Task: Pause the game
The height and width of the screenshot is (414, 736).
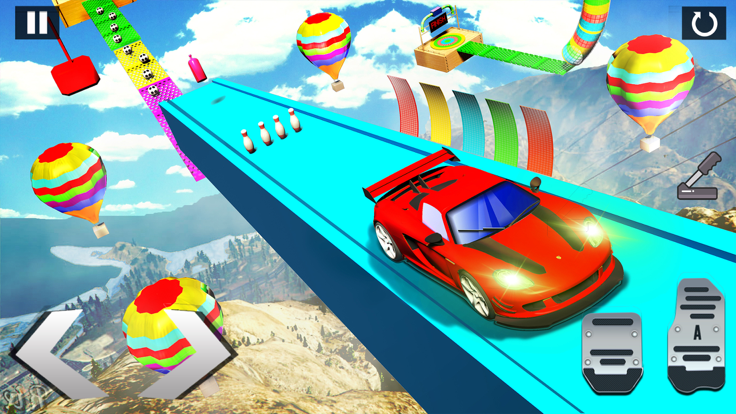Action: 36,23
